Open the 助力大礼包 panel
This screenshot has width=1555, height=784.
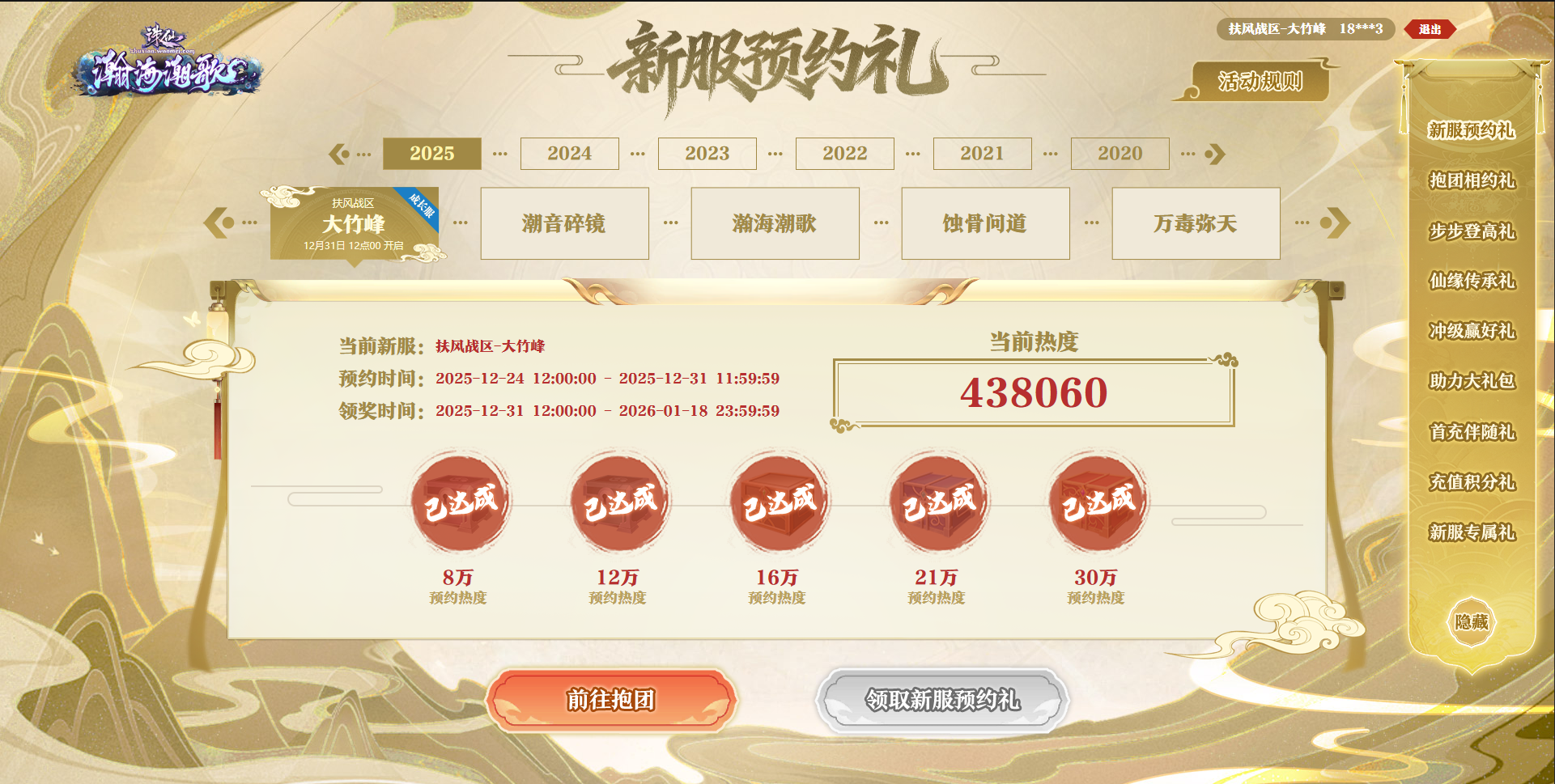(1470, 382)
